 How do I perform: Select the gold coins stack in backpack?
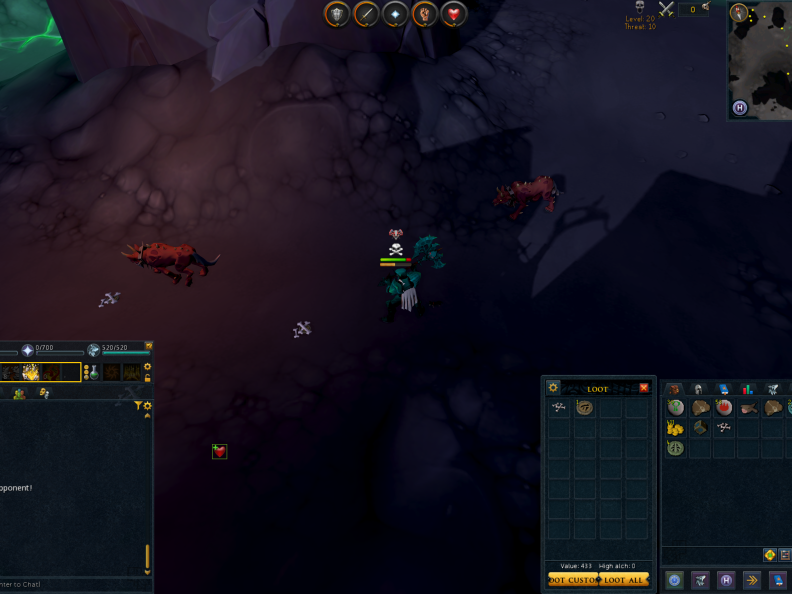676,428
